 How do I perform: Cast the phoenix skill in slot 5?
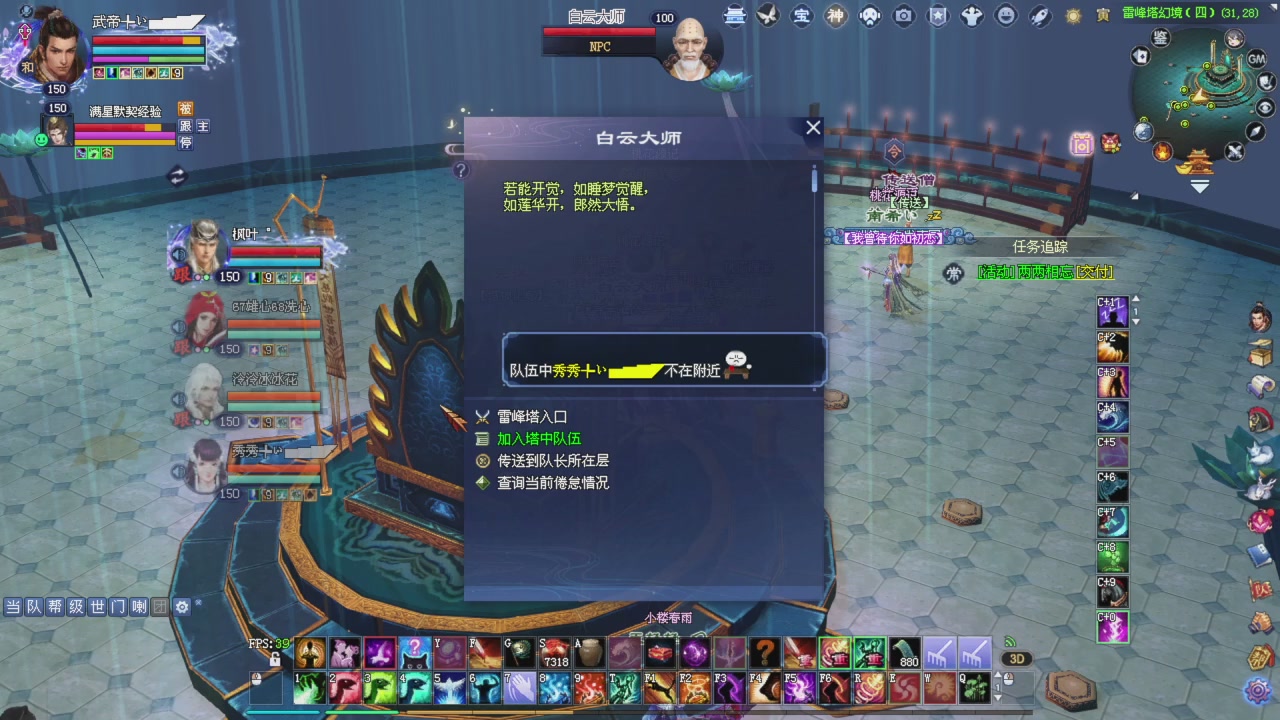point(450,688)
